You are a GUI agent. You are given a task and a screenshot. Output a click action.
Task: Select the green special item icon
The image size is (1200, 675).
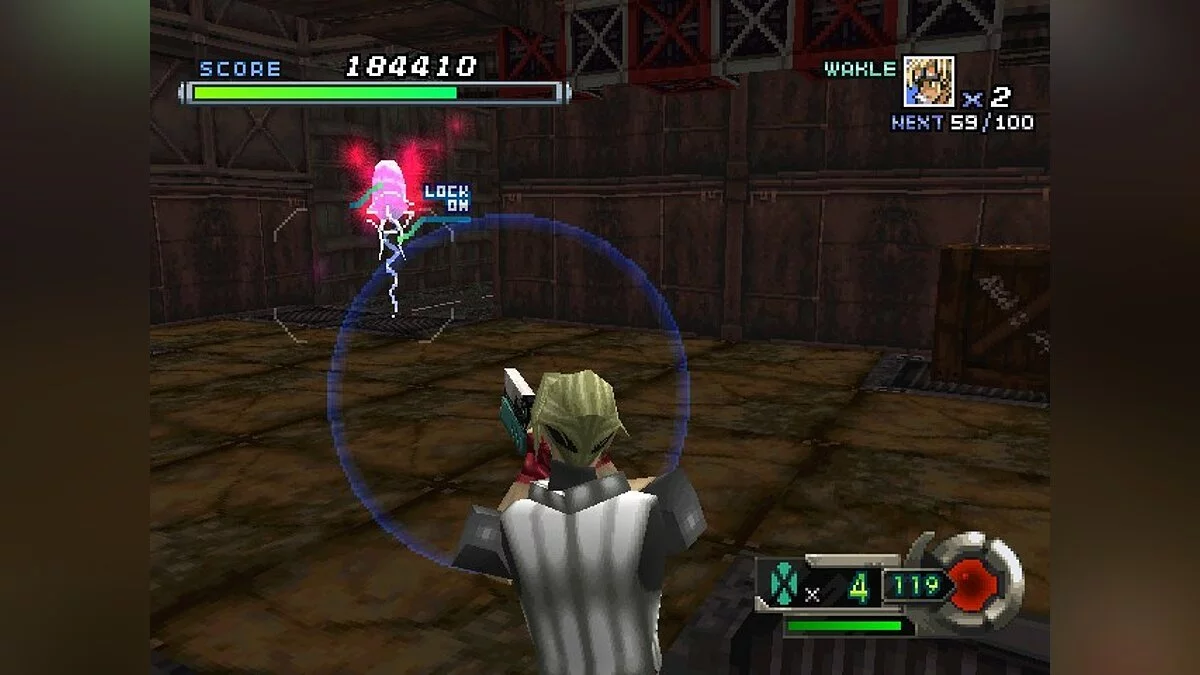[x=779, y=584]
